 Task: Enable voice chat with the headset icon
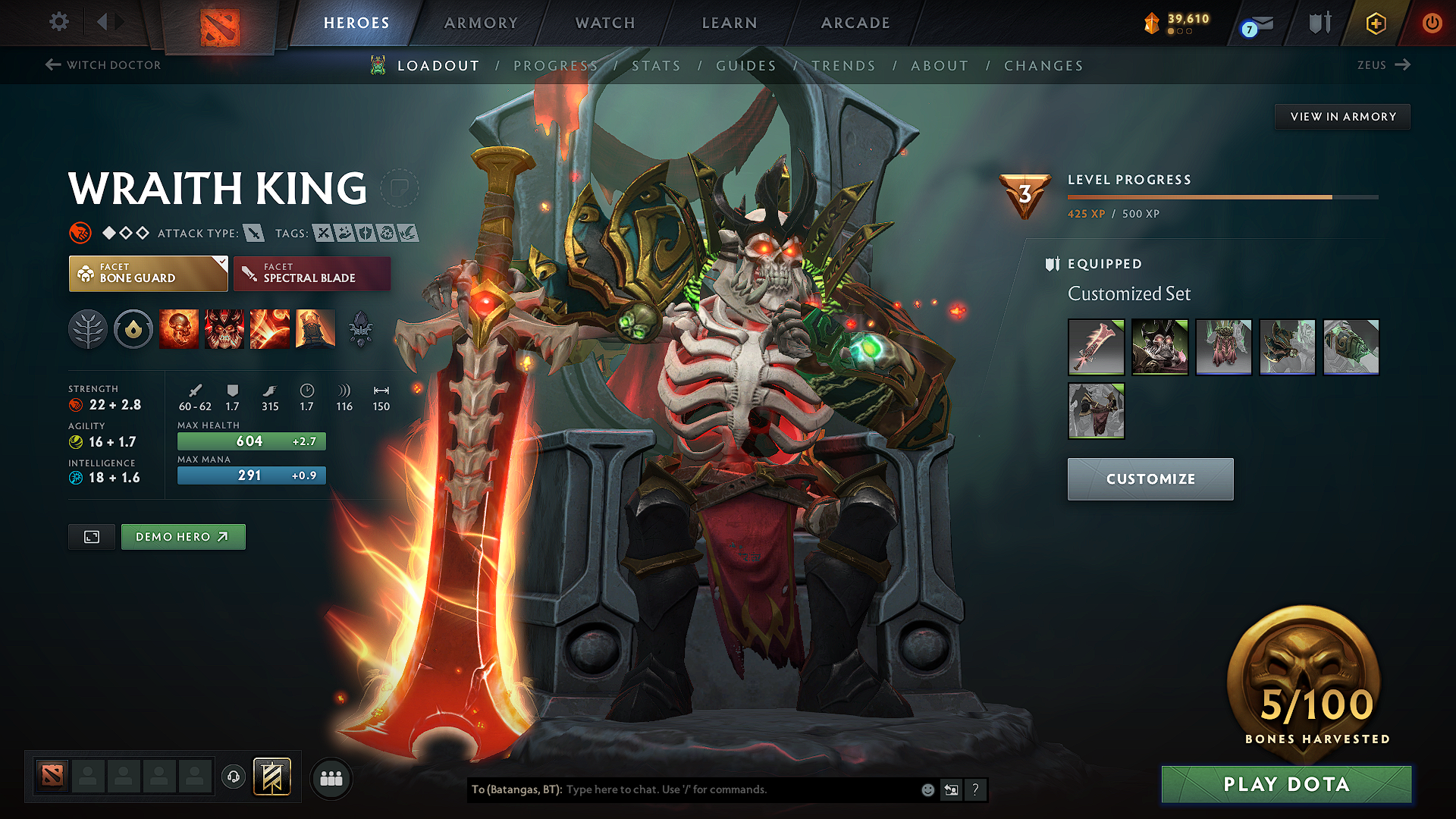coord(233,777)
